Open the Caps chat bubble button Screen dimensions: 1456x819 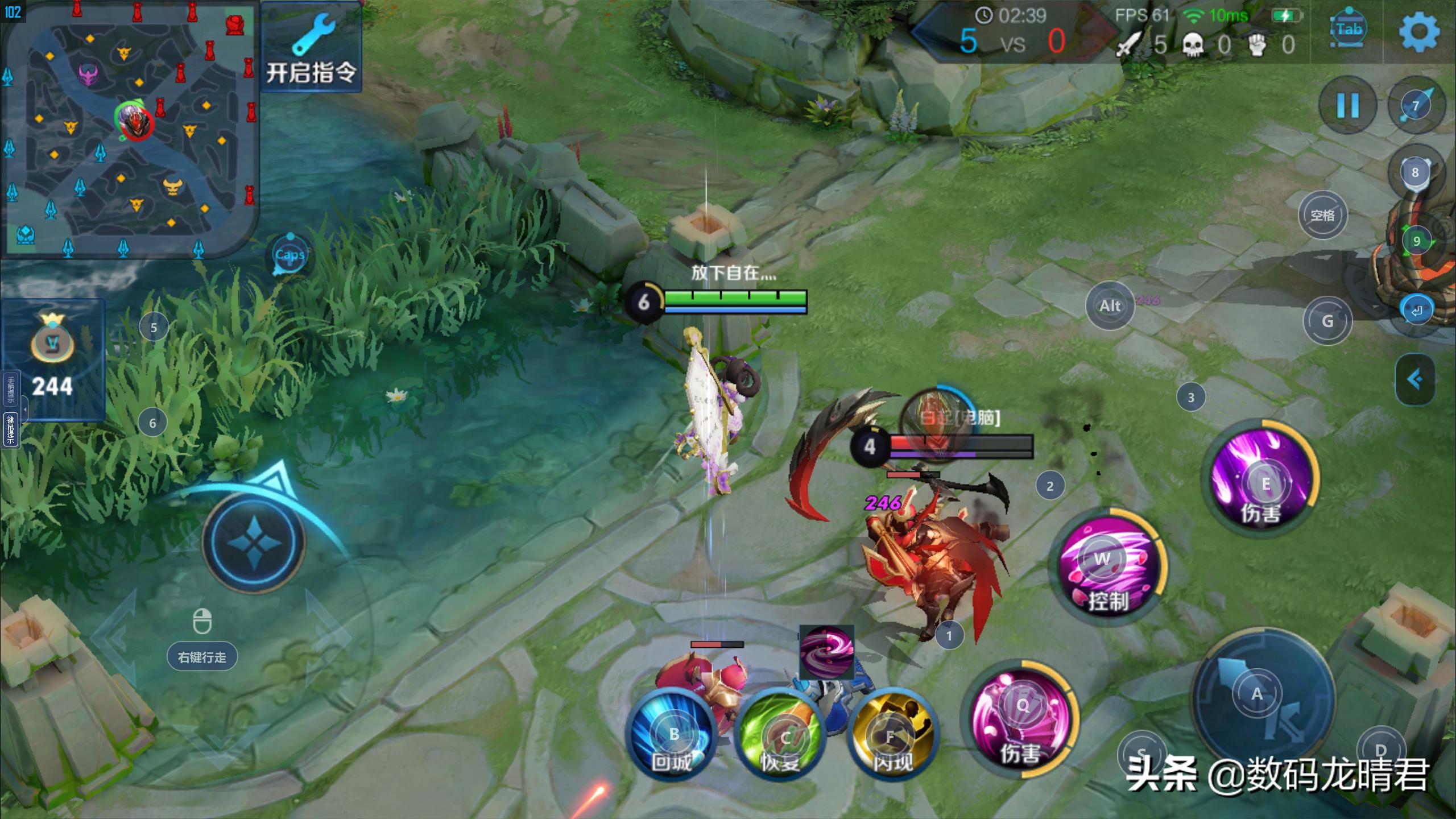click(x=290, y=255)
